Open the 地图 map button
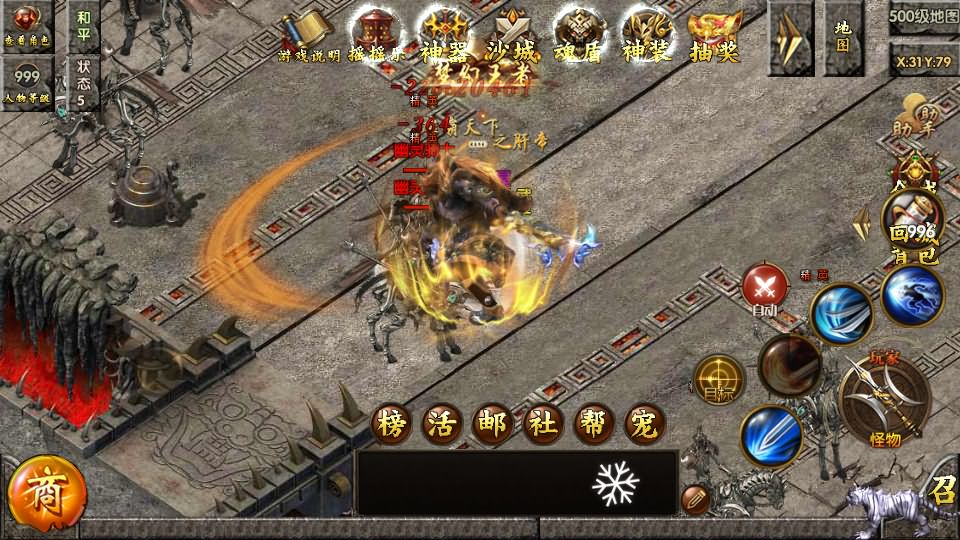The image size is (960, 540). click(x=843, y=37)
